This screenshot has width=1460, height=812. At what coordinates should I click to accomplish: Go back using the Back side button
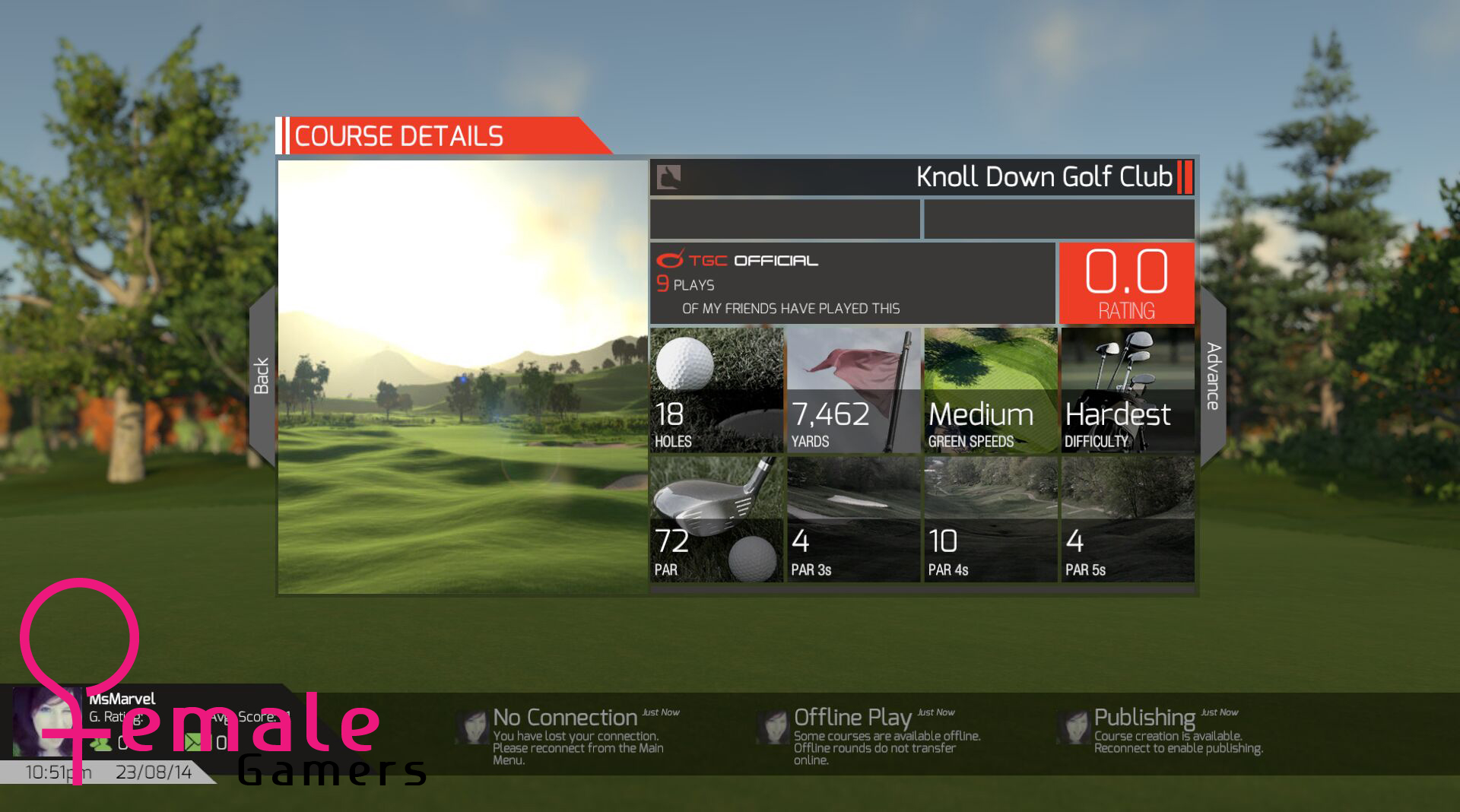262,376
